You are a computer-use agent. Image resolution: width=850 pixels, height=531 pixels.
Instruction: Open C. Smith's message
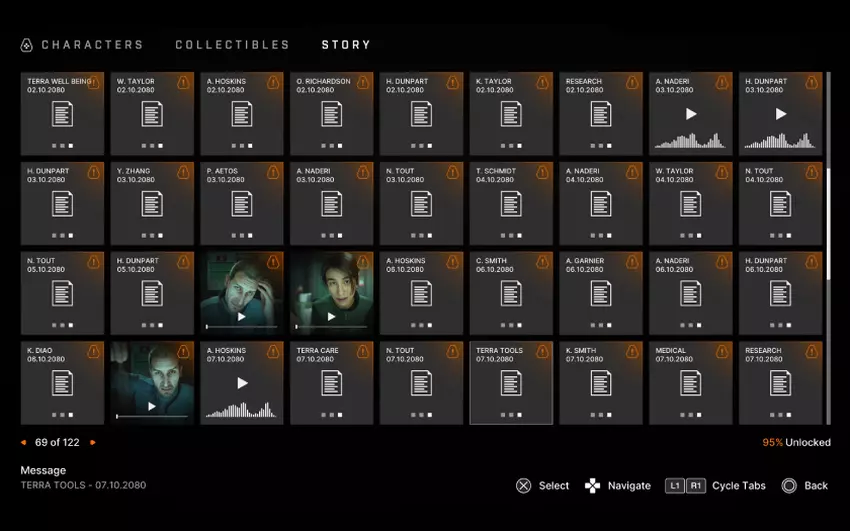(511, 293)
